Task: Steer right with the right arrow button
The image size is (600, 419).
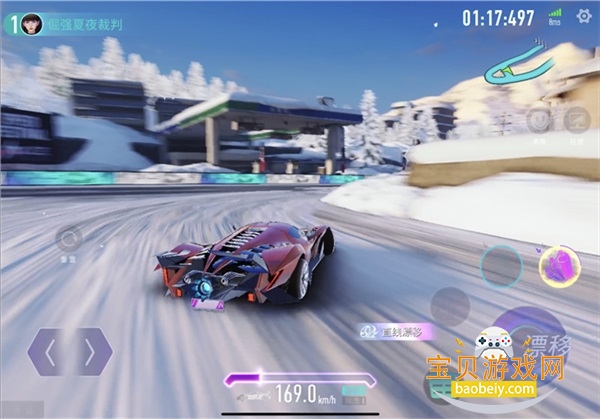Action: 91,351
